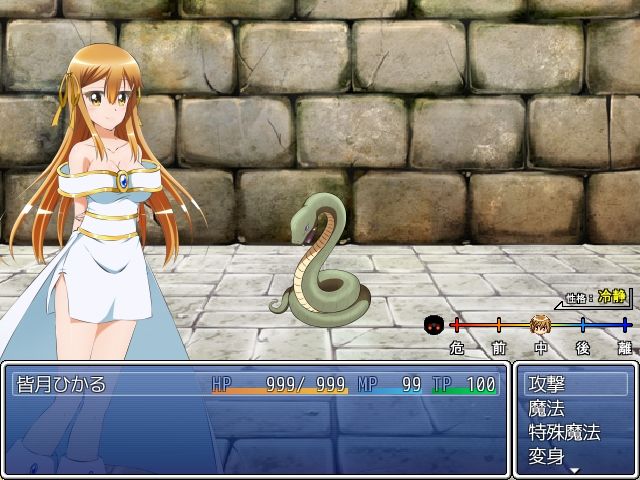Select the 攻撃 attack command
640x480 pixels.
coord(574,383)
